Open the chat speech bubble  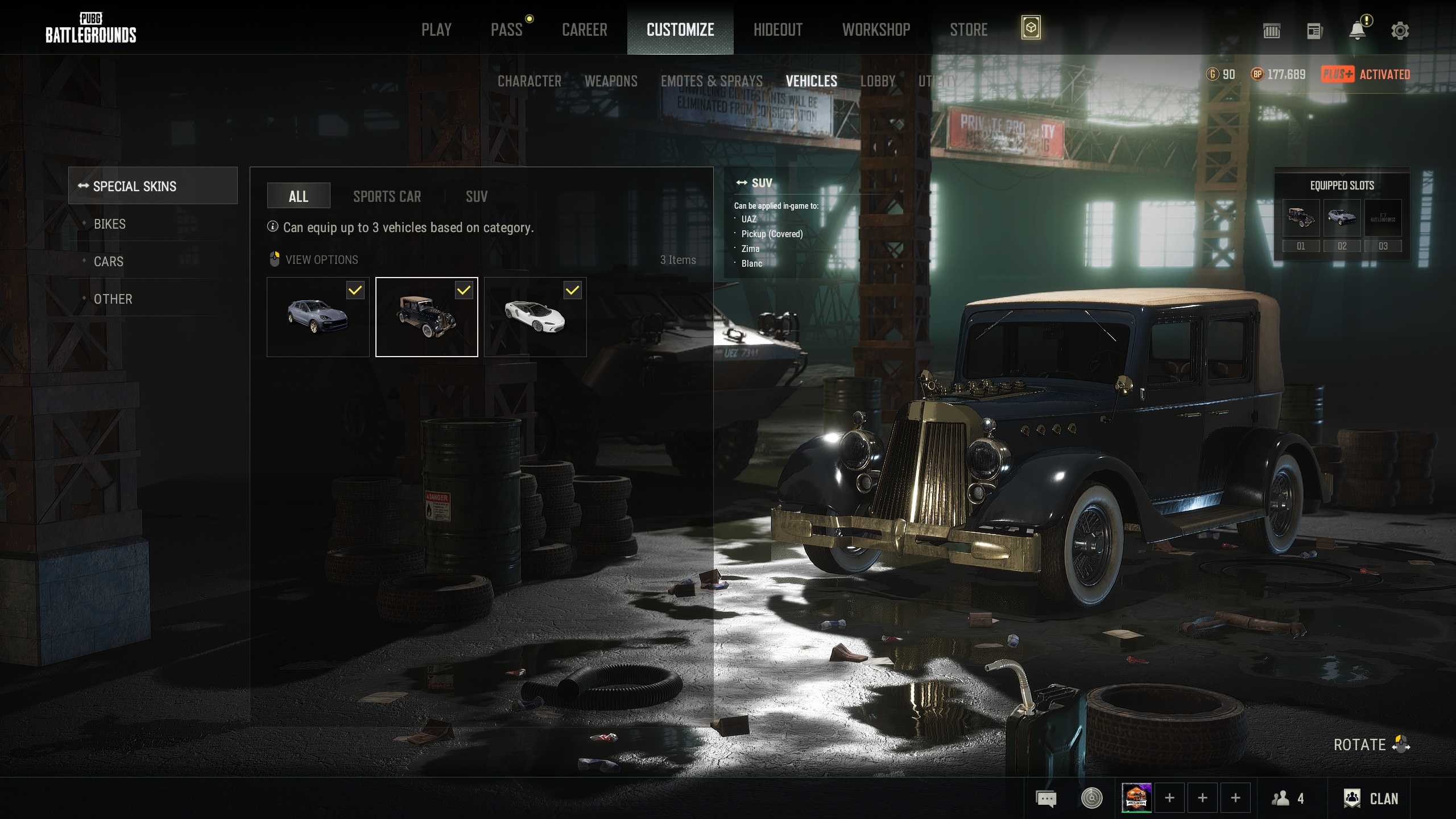[1046, 799]
